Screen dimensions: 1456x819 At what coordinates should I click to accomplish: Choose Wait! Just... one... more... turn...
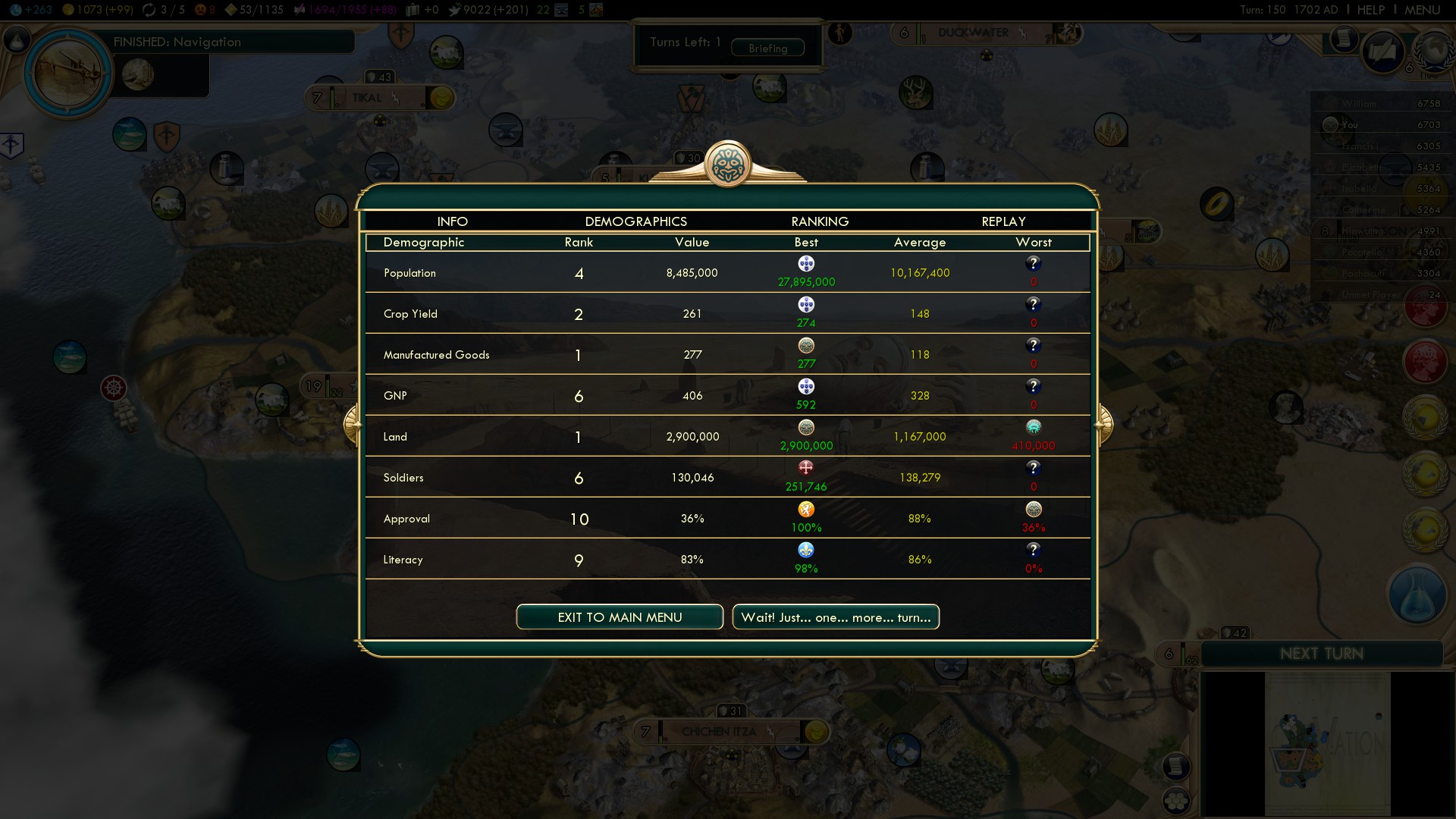836,617
